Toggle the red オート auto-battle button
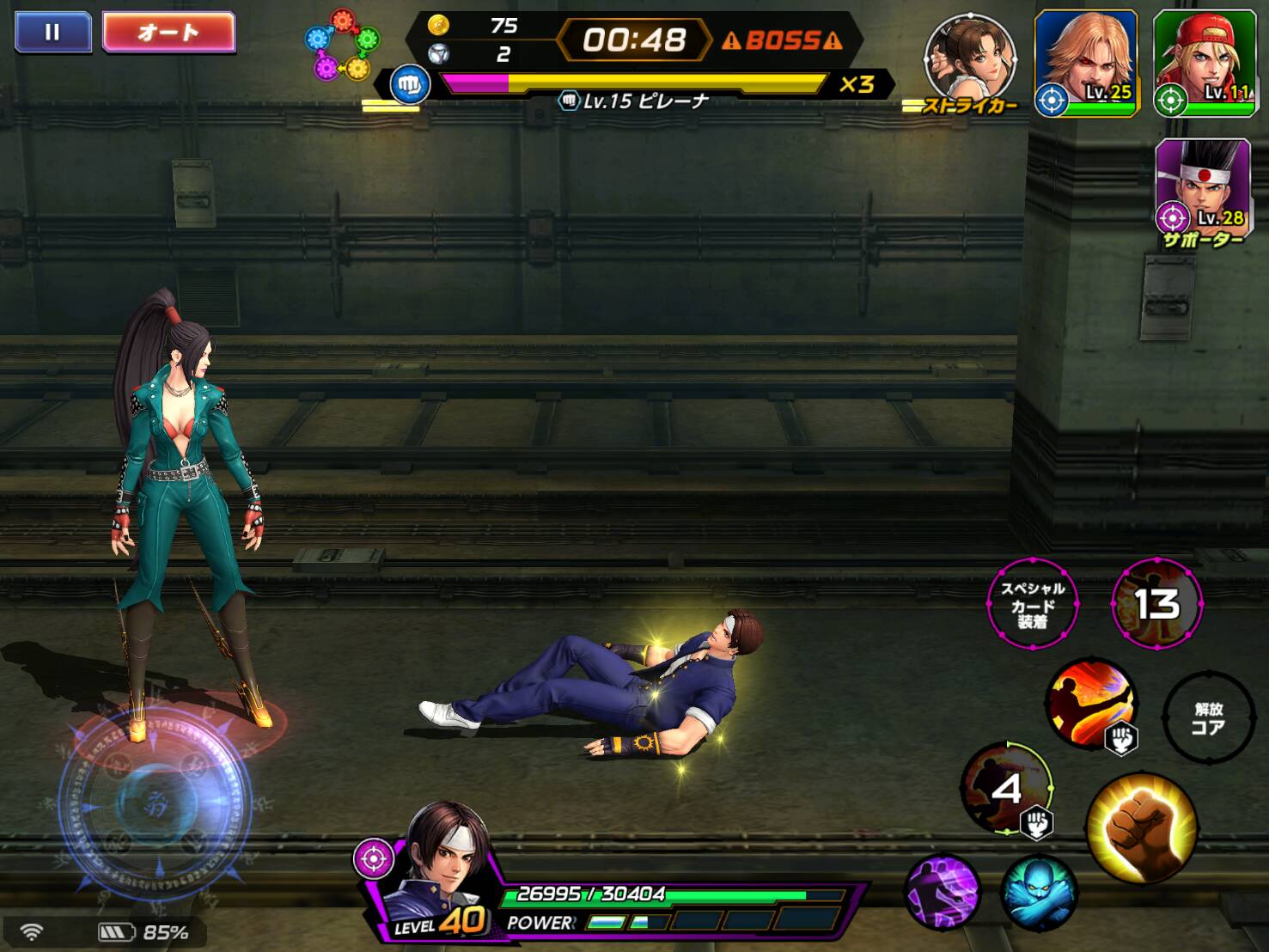 click(x=168, y=33)
